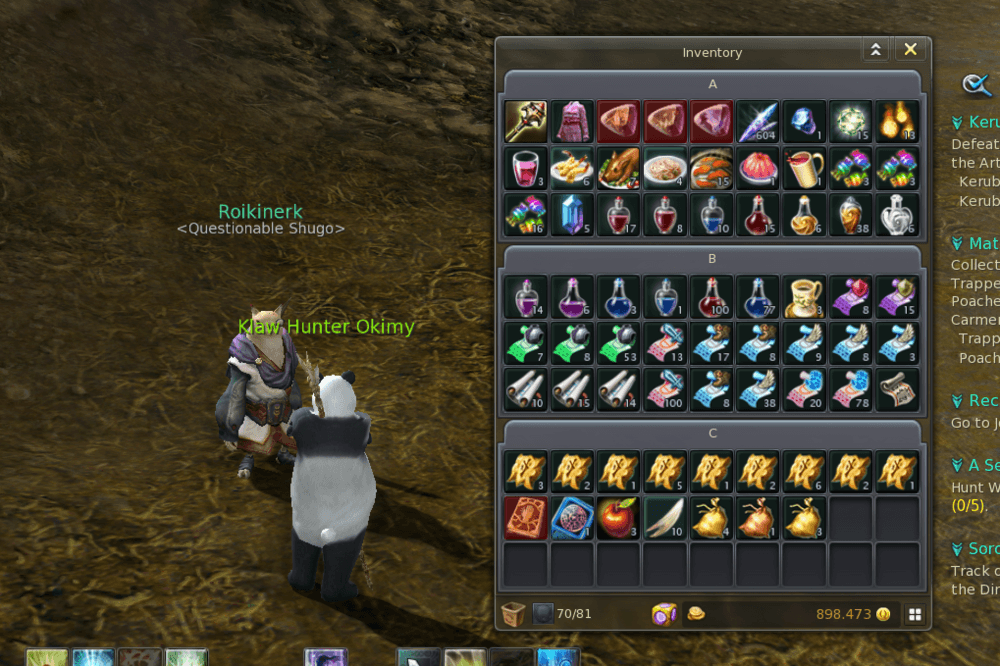The image size is (1000, 666).
Task: Select the red potion stack of 100
Action: 711,297
